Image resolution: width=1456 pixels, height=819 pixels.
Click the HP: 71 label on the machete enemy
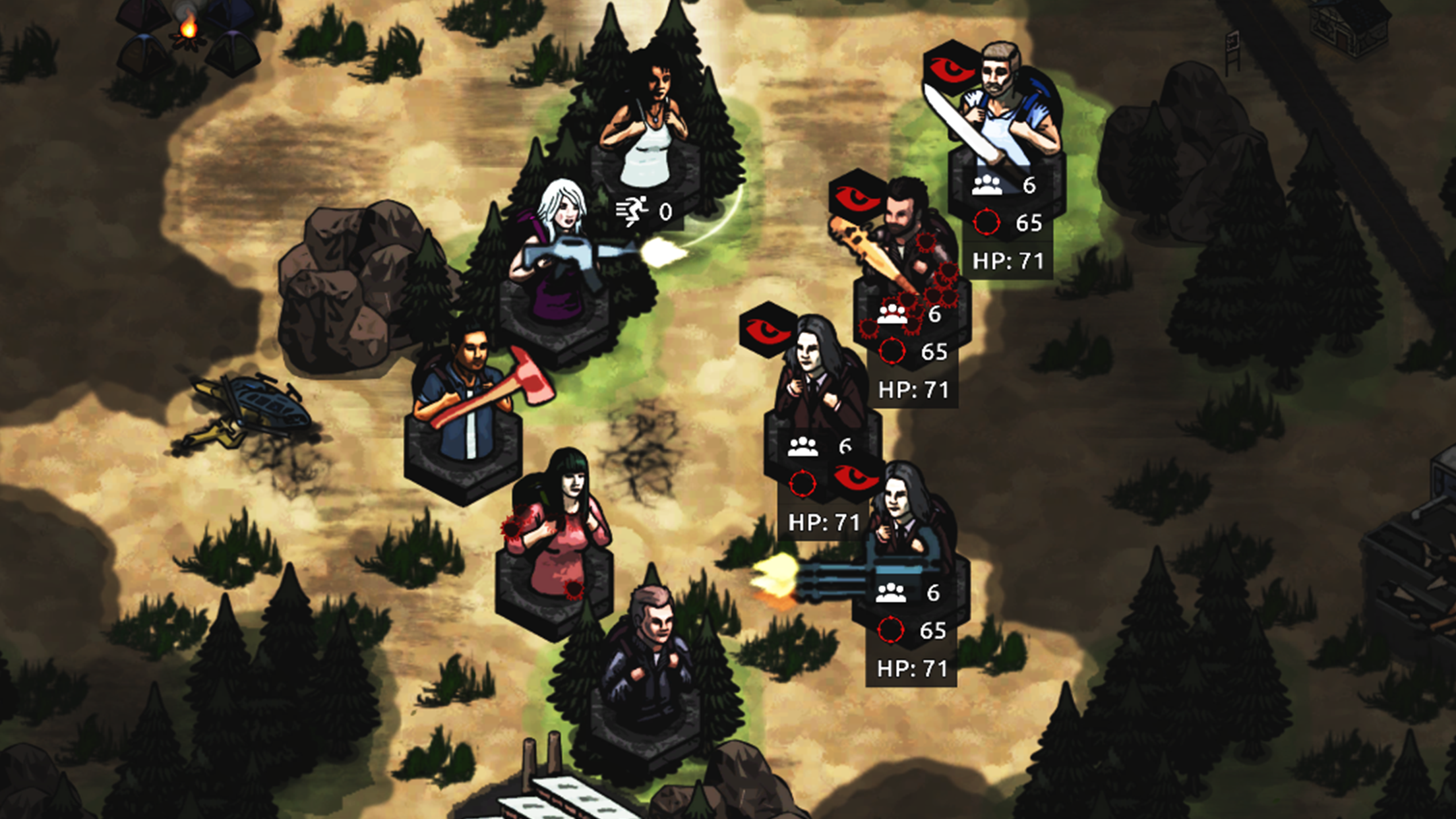(1009, 260)
